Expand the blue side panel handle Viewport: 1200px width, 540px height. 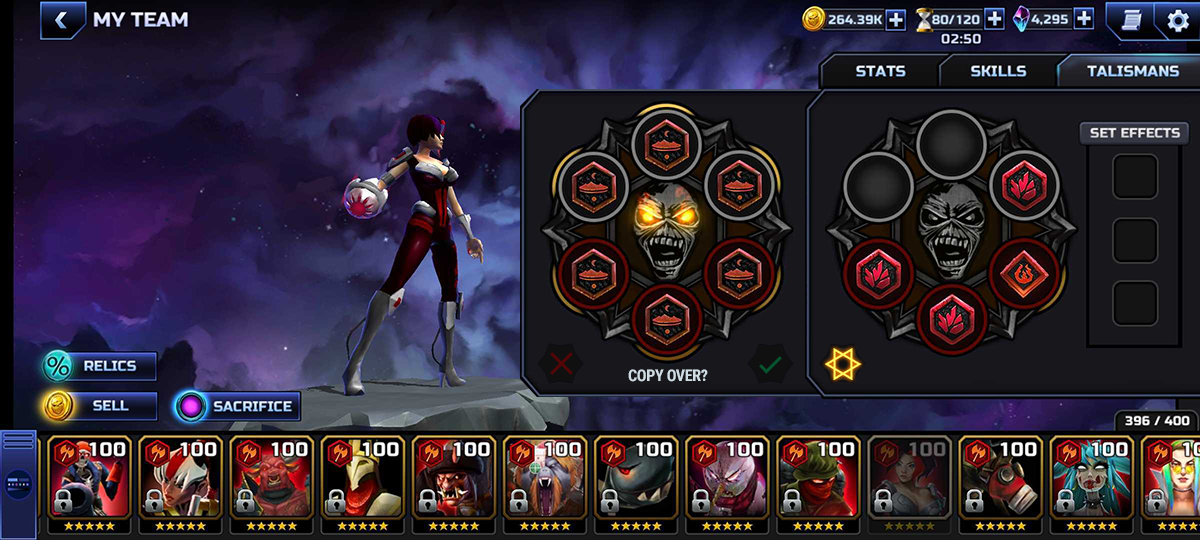point(19,482)
